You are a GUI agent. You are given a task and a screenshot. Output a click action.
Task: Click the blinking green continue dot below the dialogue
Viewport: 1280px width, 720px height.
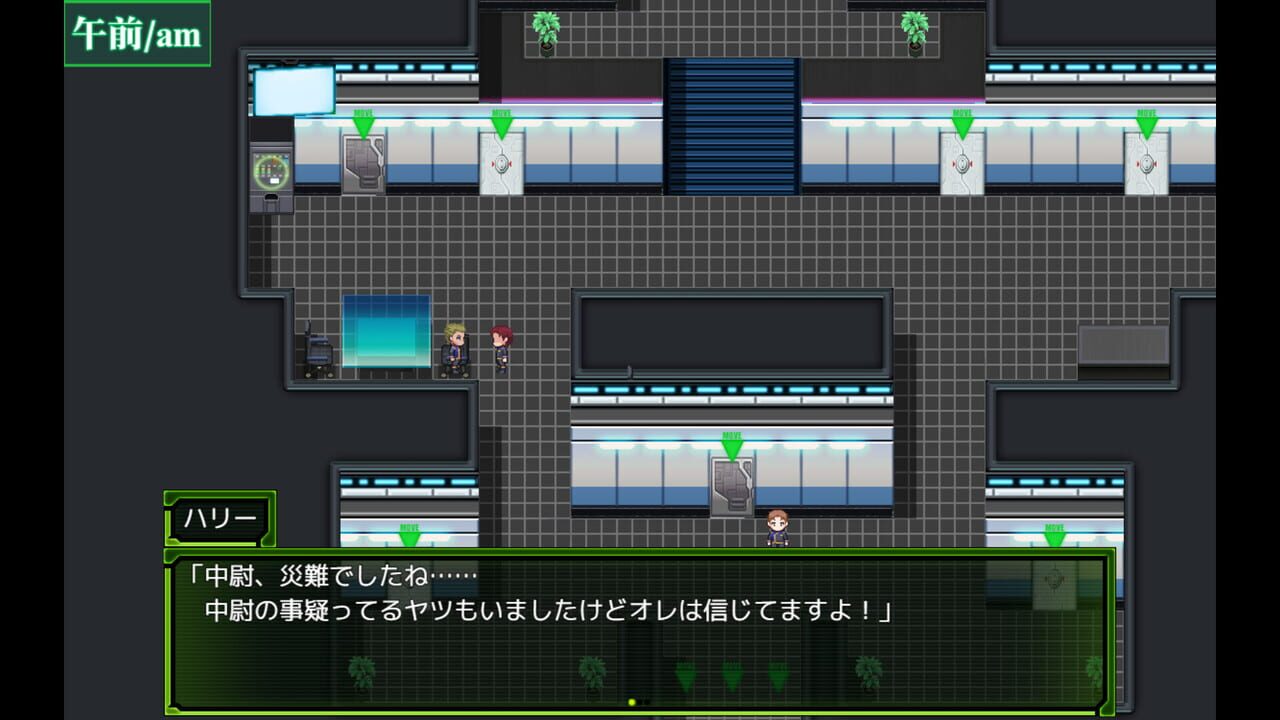point(631,701)
